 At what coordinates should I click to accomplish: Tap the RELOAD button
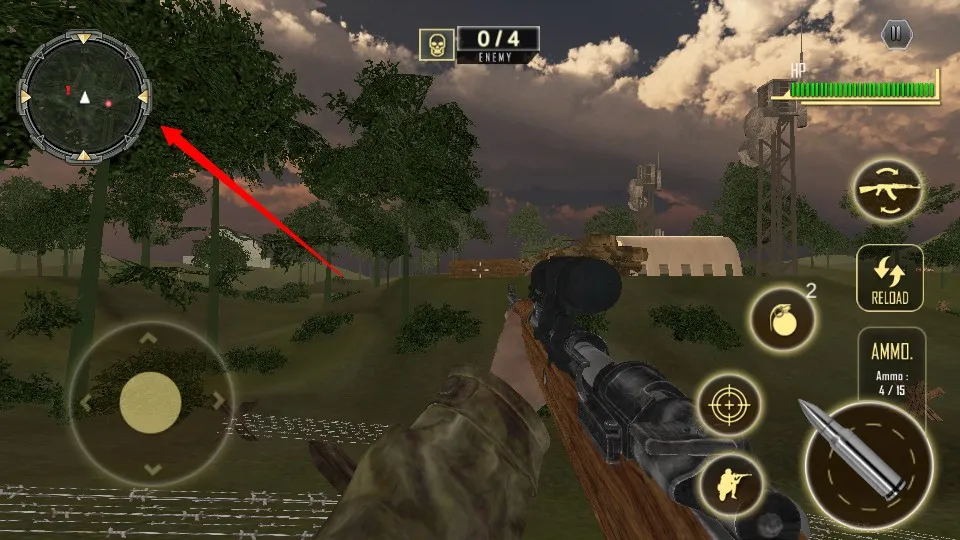(889, 278)
